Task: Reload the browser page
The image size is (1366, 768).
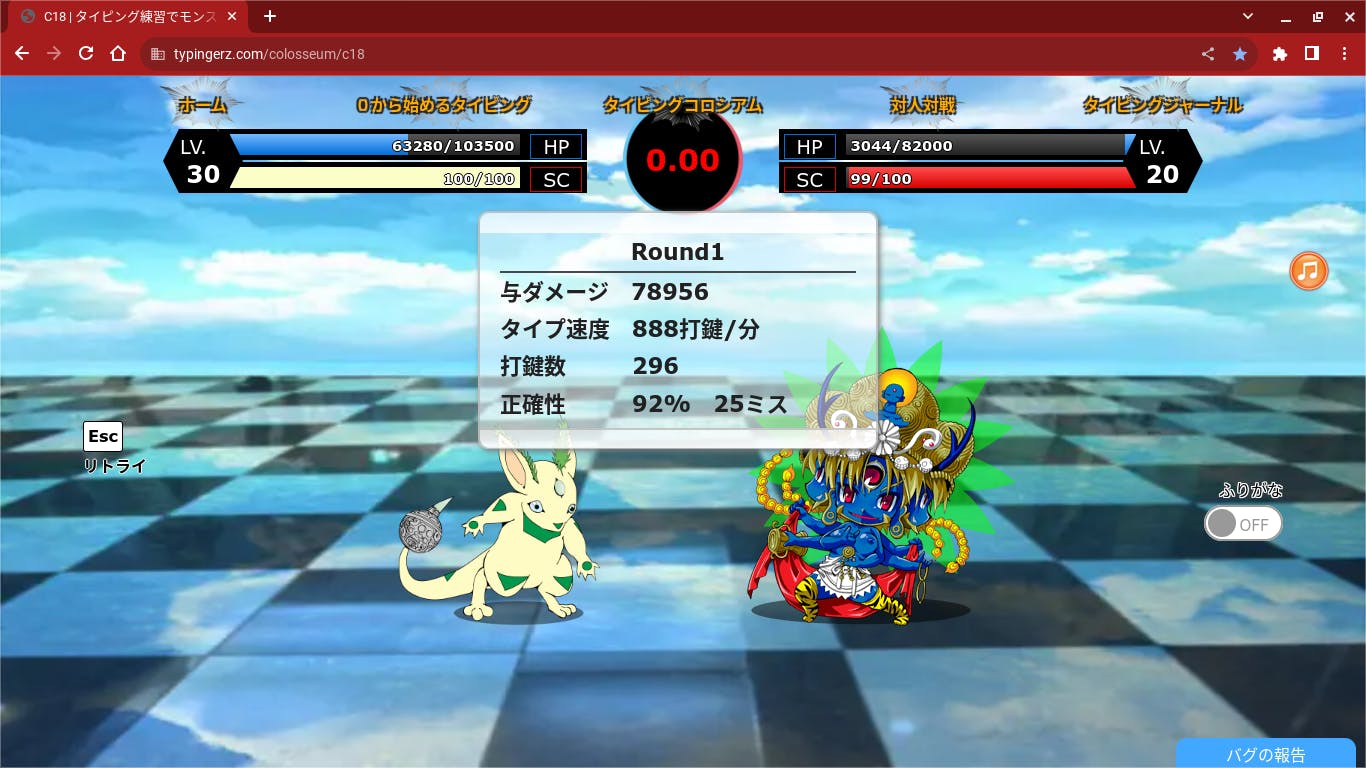Action: [86, 54]
